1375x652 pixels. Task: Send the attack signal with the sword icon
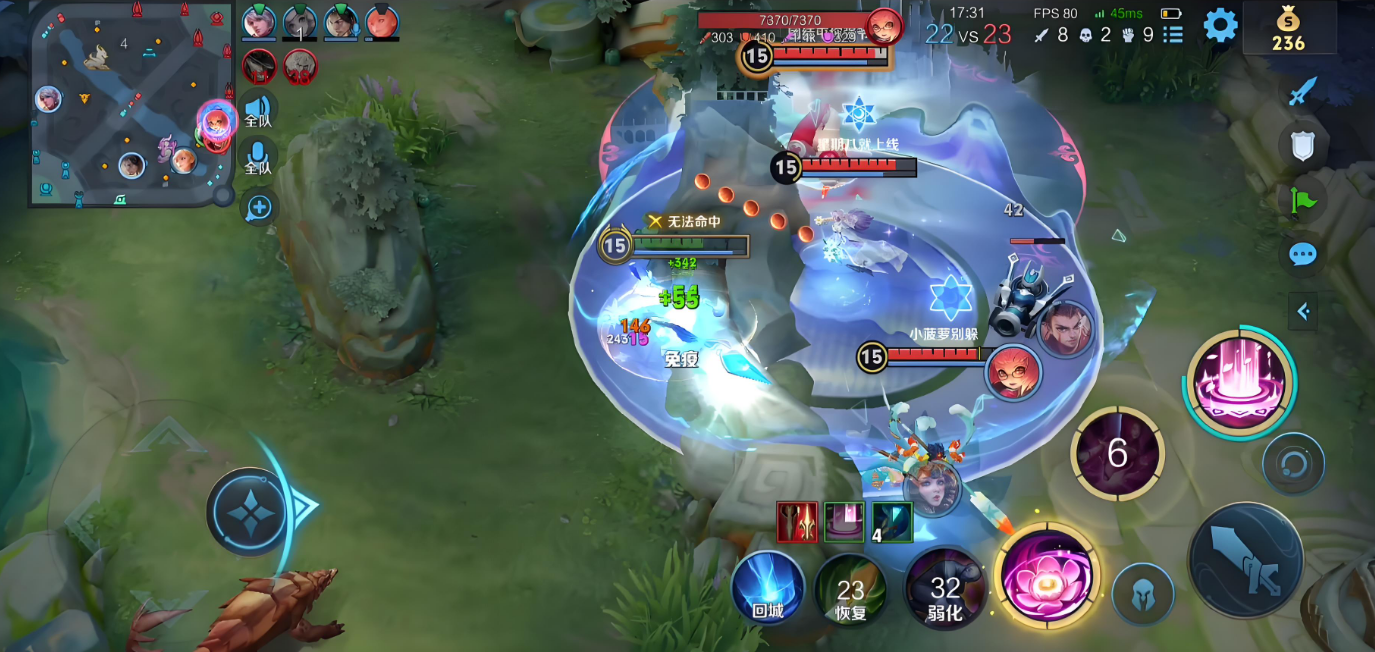[1301, 92]
